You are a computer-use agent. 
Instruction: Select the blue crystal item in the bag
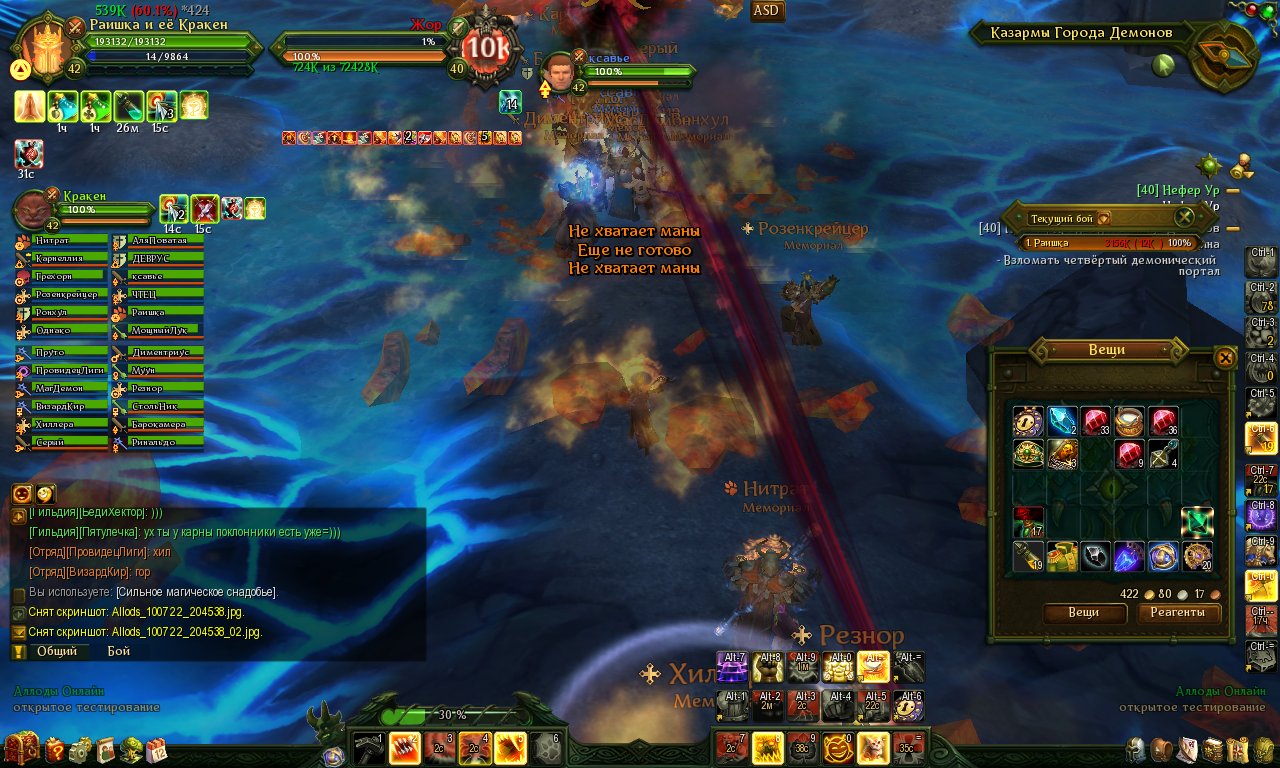point(1062,421)
